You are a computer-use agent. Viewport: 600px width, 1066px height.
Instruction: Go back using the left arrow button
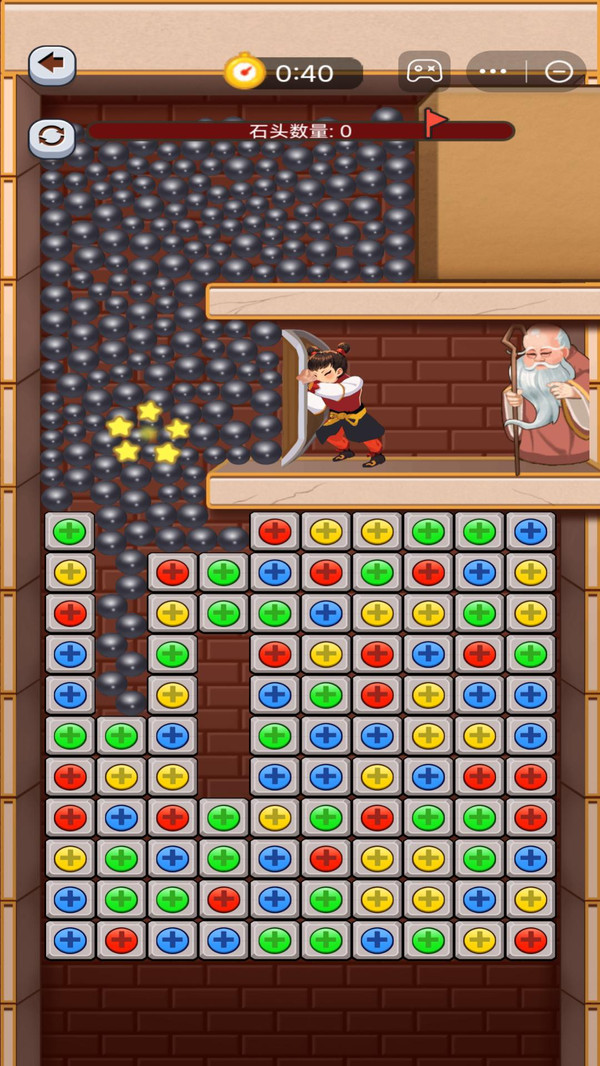pyautogui.click(x=52, y=65)
